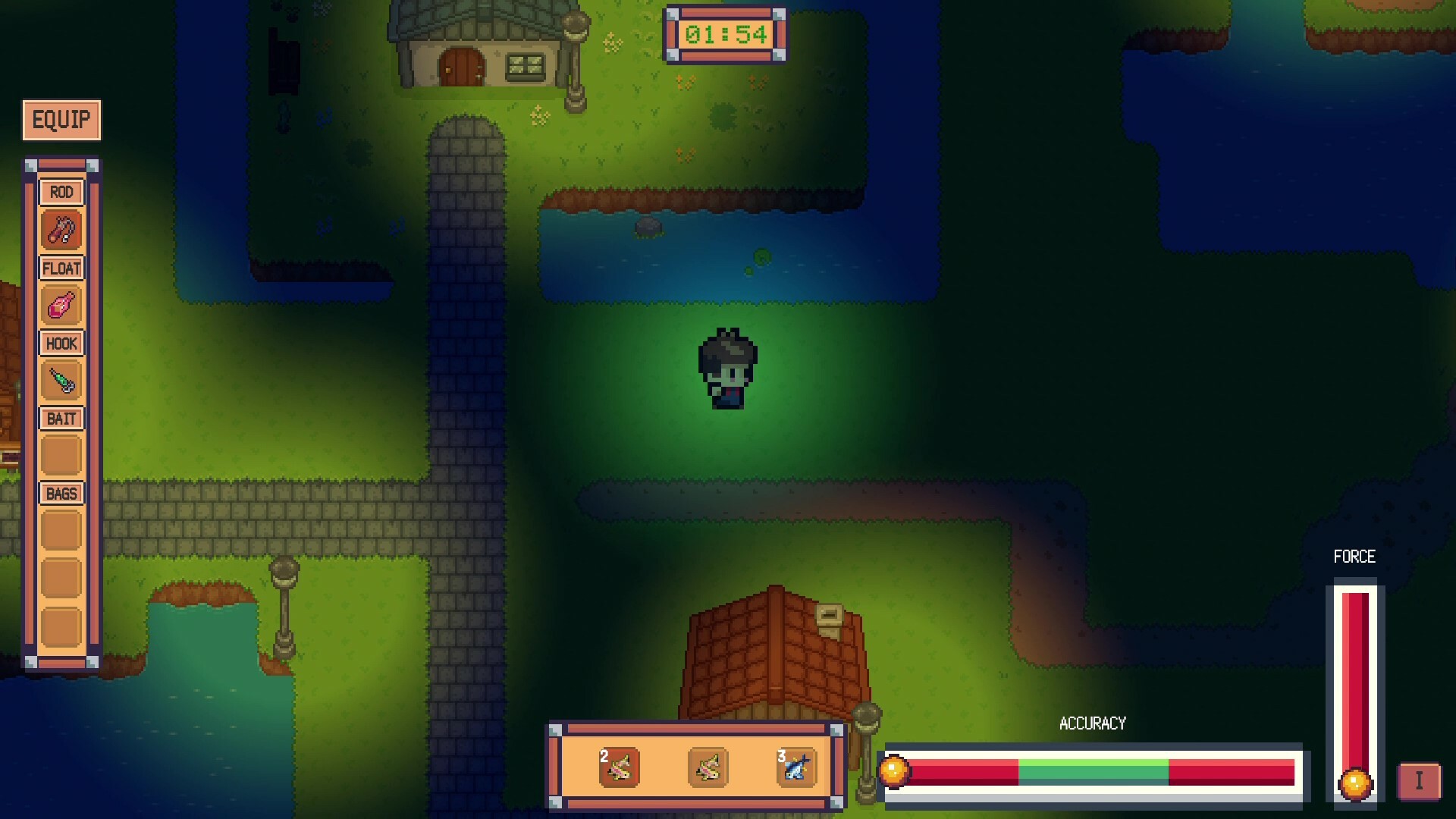
Task: Select the fishing rod icon in the EQUIP panel
Action: coord(61,229)
